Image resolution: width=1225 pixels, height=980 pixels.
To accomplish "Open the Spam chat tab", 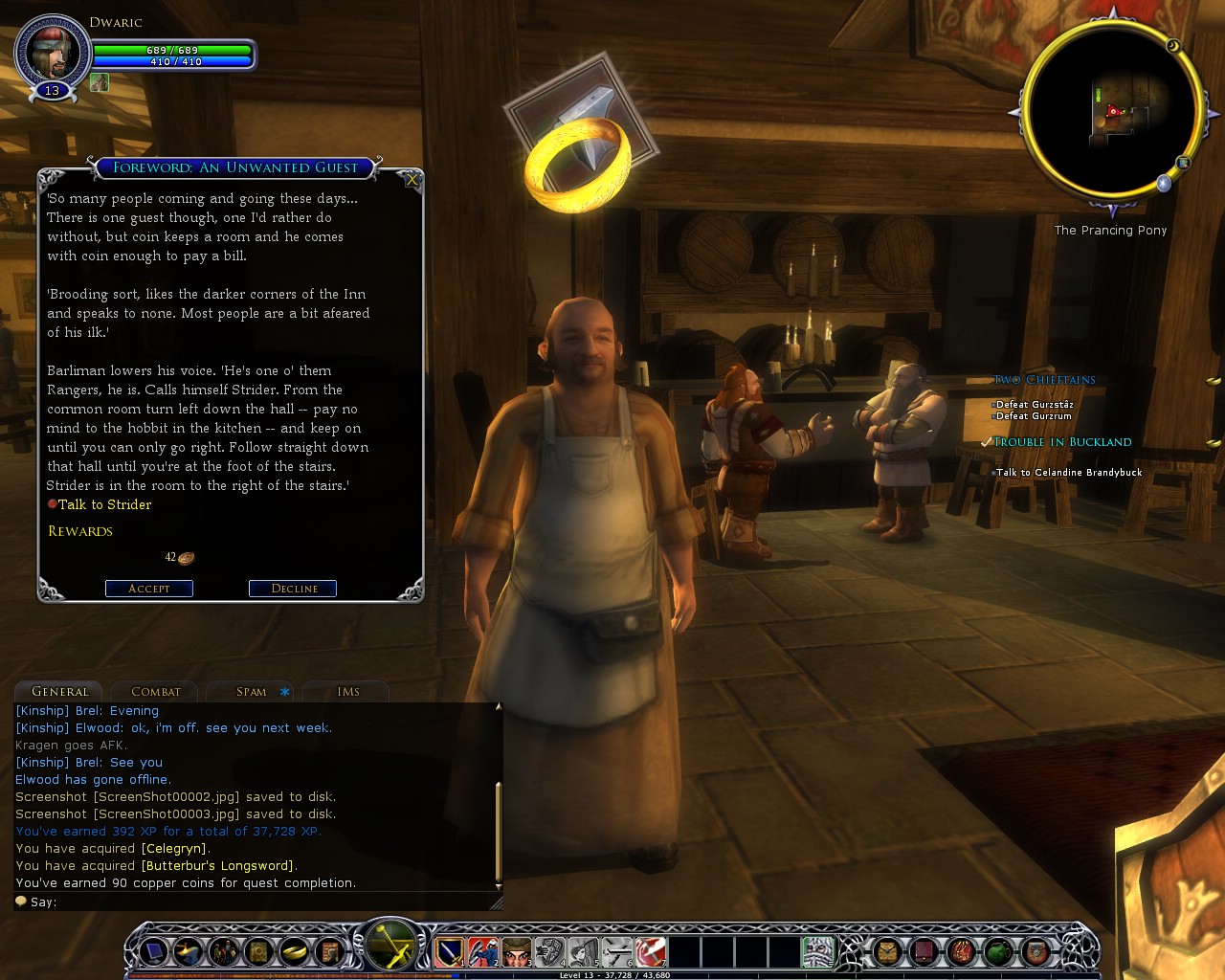I will tap(252, 692).
